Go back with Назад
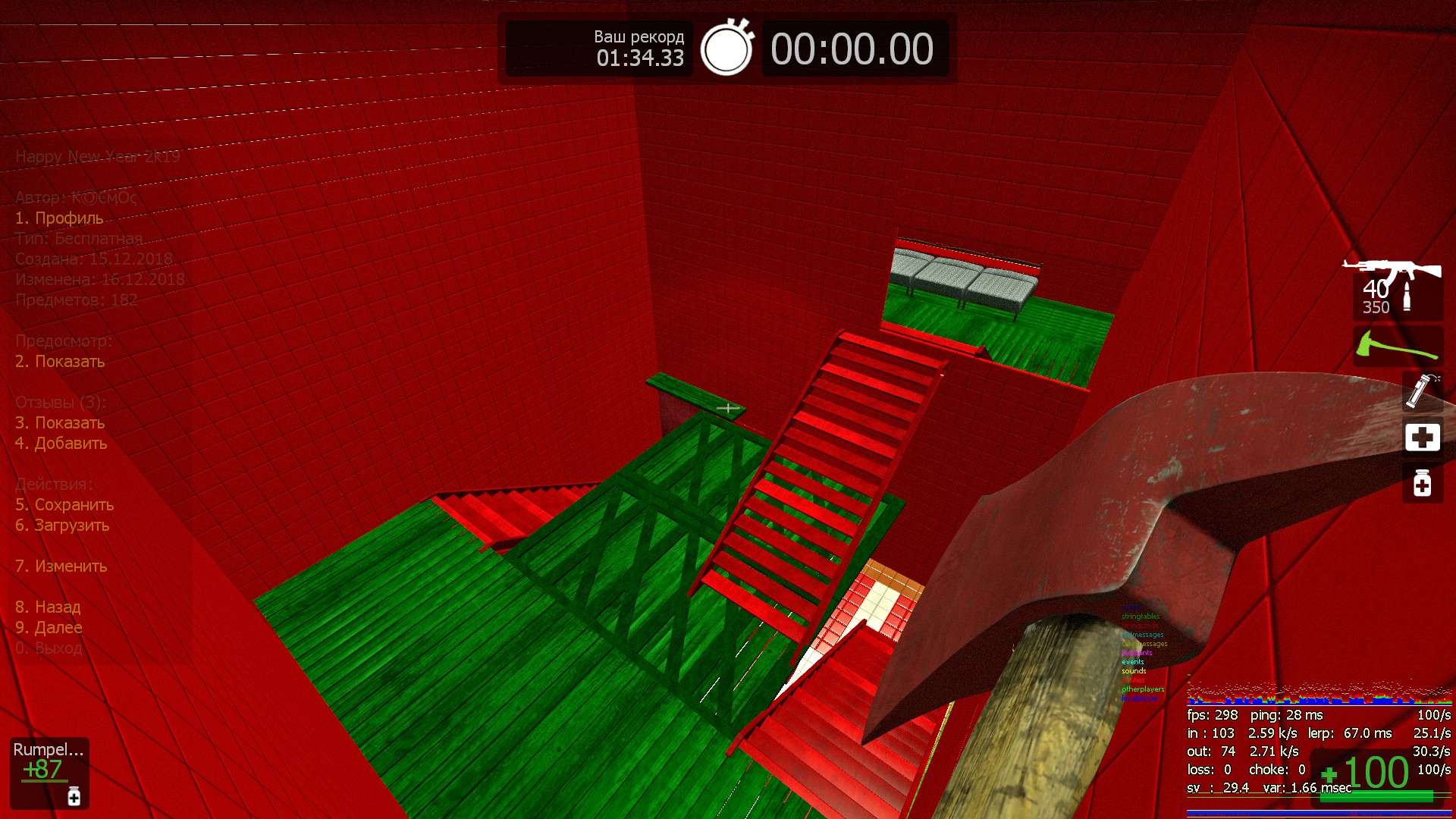Image resolution: width=1456 pixels, height=819 pixels. 48,607
